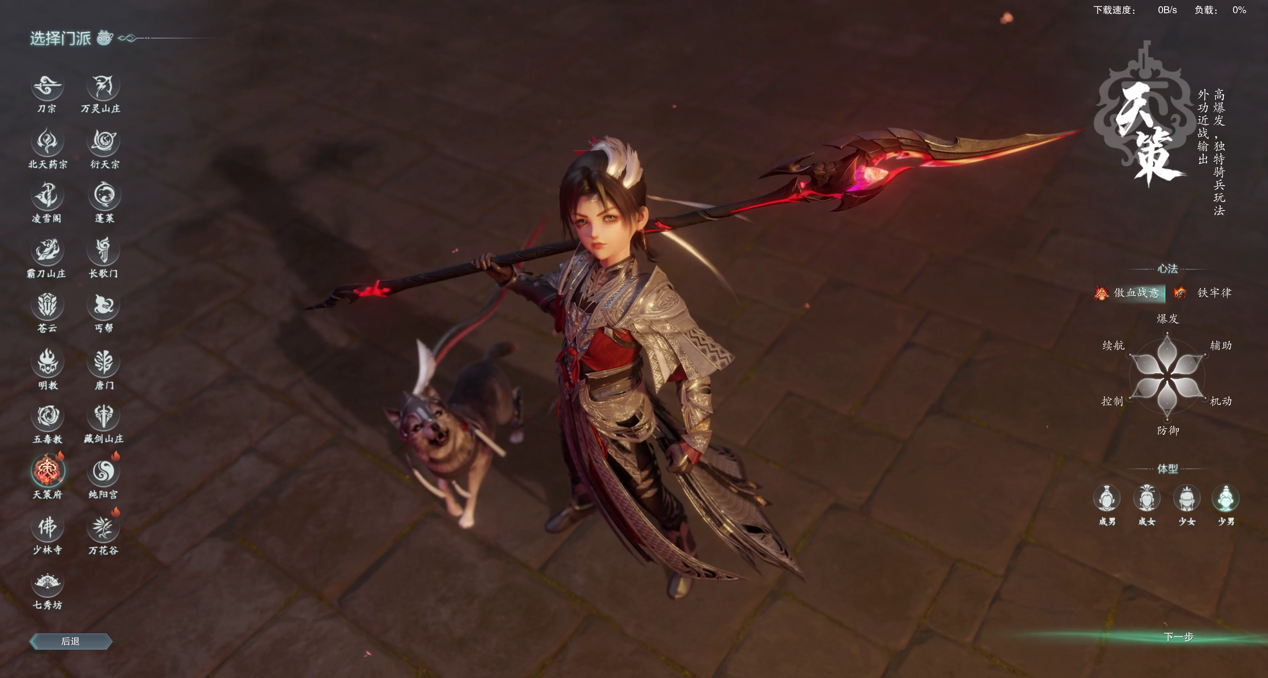The height and width of the screenshot is (678, 1268).
Task: Select the 苍云 sect
Action: [x=47, y=306]
